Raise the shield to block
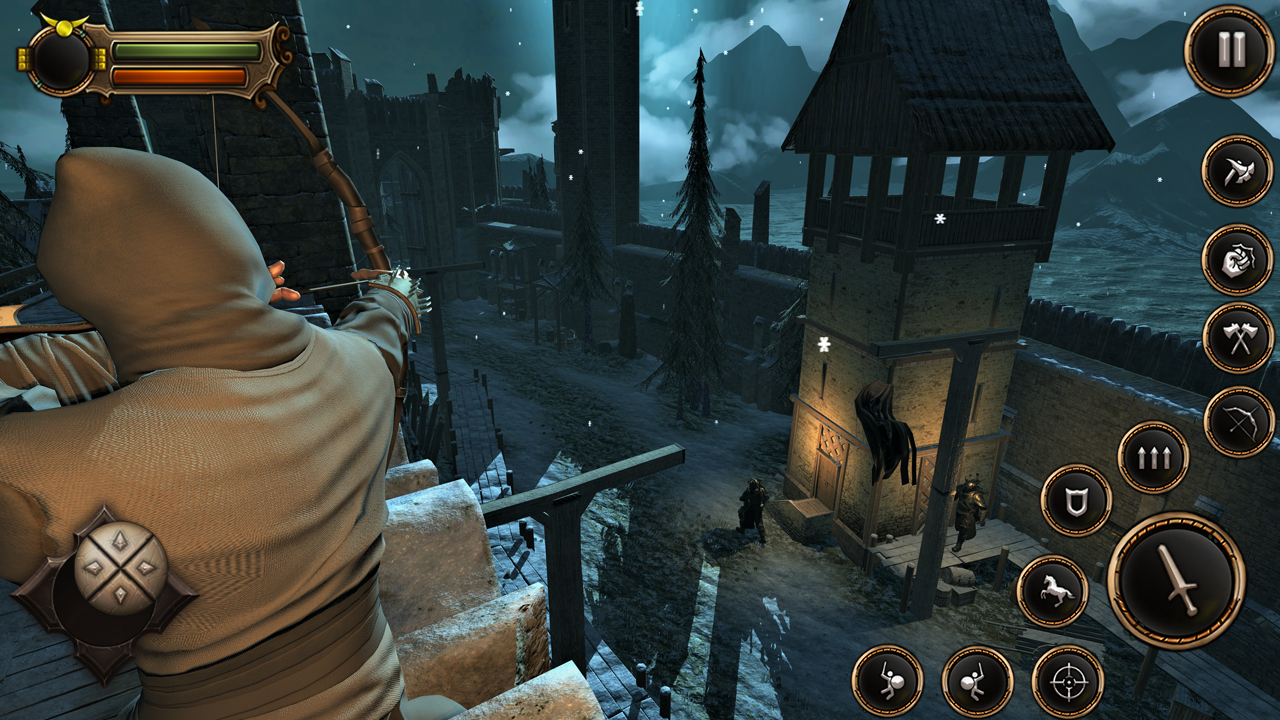The height and width of the screenshot is (720, 1280). click(1076, 500)
